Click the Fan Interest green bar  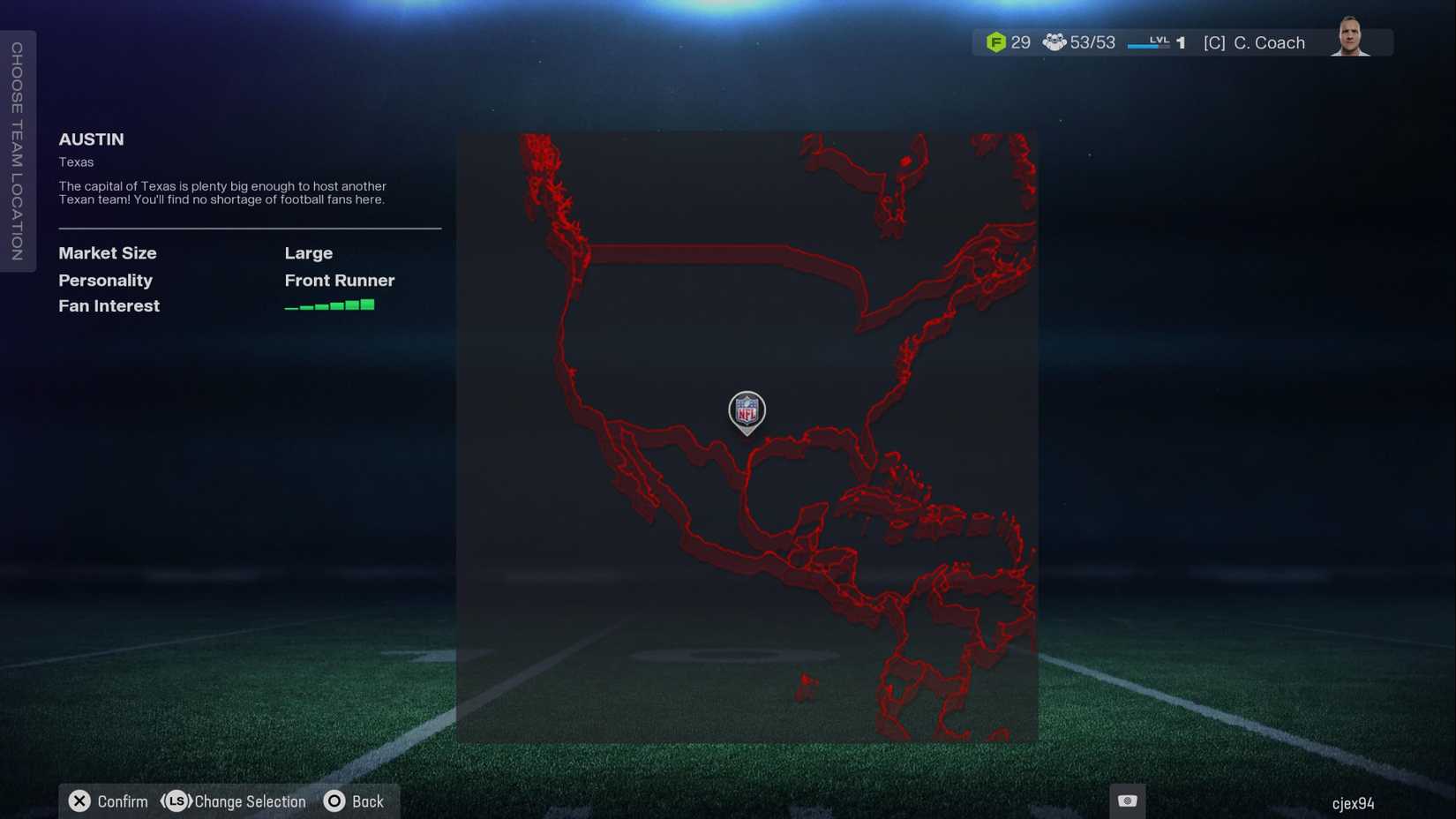328,304
